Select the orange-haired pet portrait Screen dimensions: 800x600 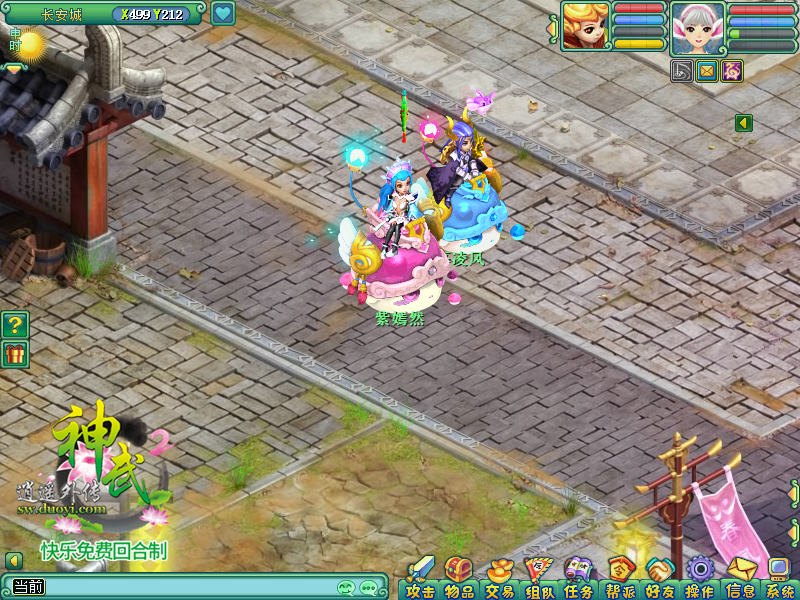point(585,26)
